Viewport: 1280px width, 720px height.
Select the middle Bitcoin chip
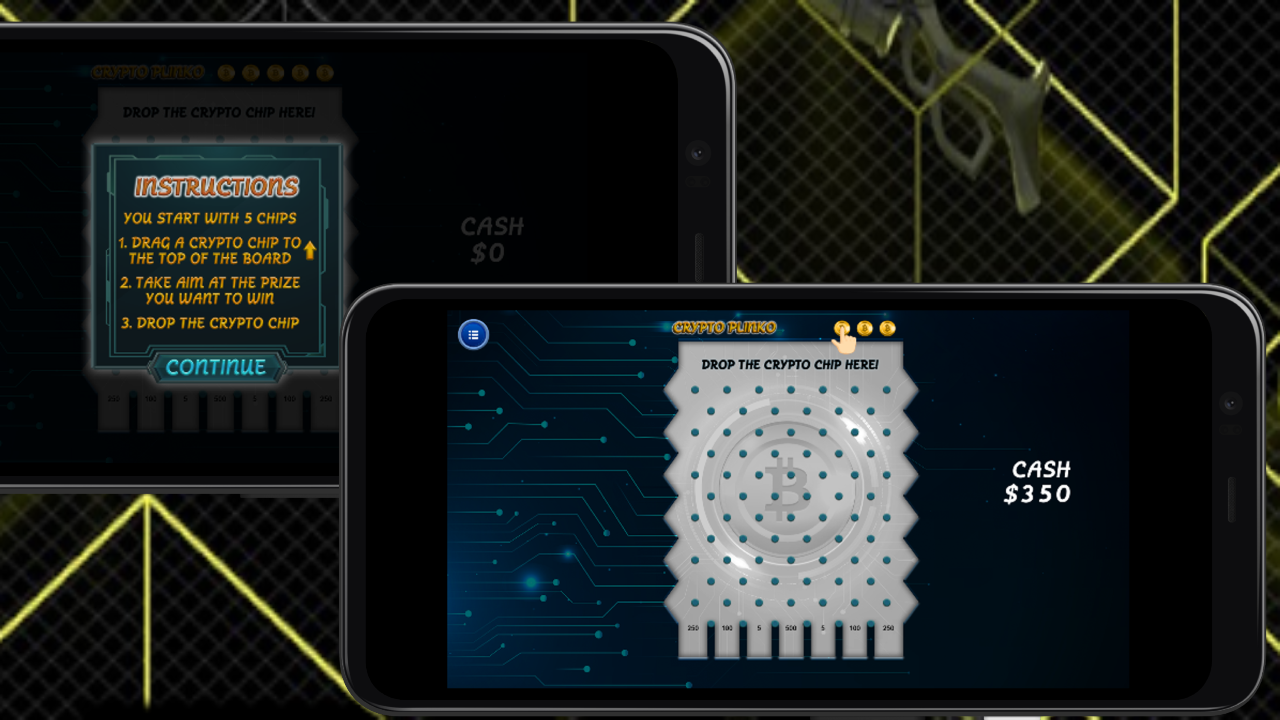(x=865, y=328)
